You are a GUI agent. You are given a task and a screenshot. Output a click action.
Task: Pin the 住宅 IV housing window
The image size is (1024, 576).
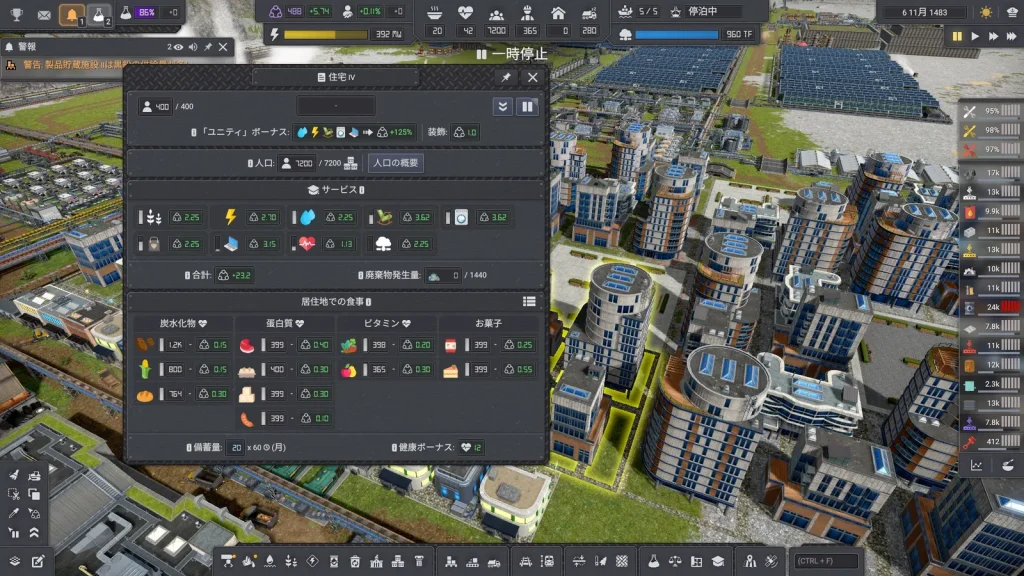pos(507,77)
